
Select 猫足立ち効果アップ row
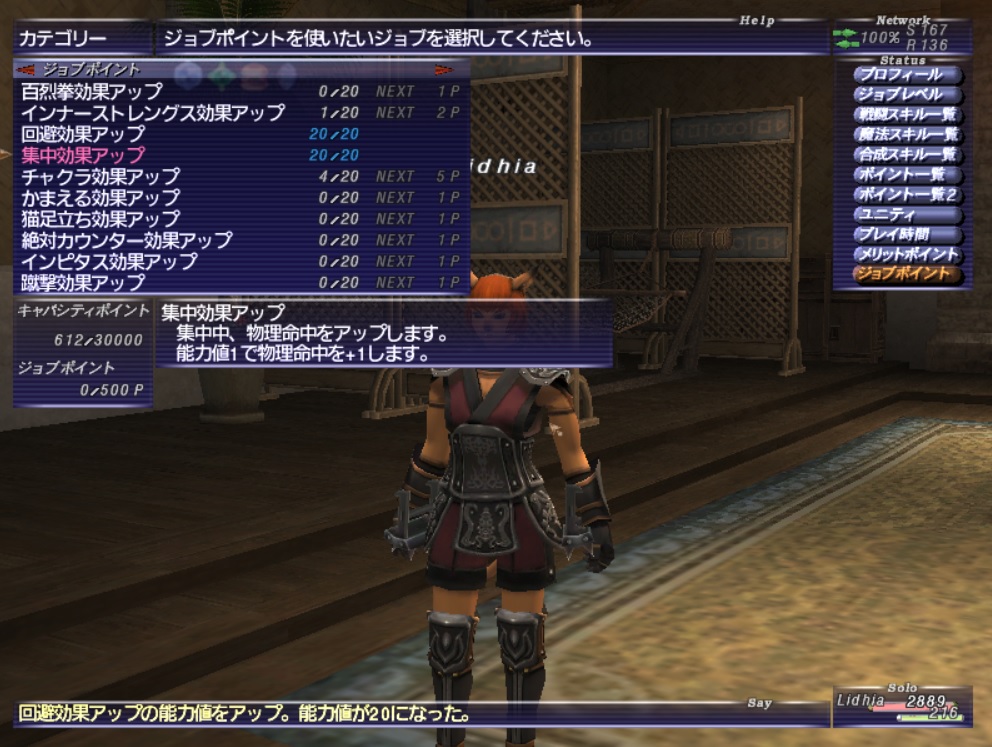100,219
